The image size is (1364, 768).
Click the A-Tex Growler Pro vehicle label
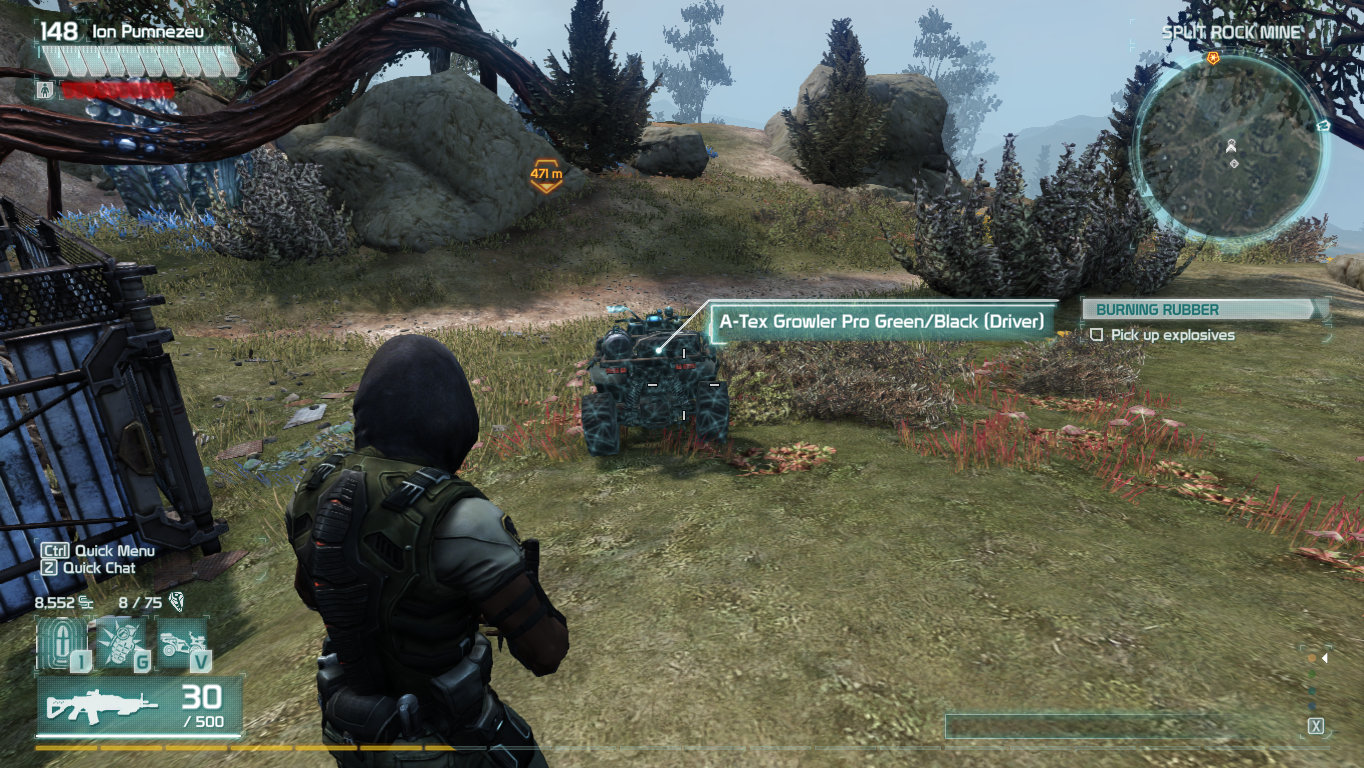[881, 322]
